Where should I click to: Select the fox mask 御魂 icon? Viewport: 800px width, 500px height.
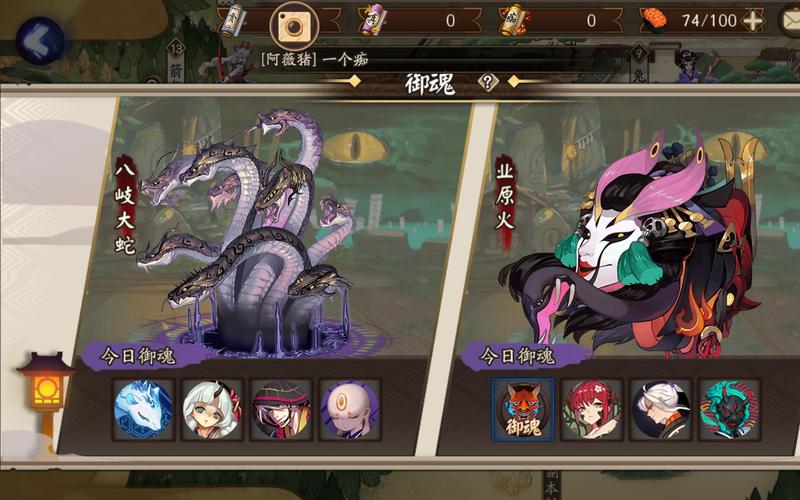[523, 409]
